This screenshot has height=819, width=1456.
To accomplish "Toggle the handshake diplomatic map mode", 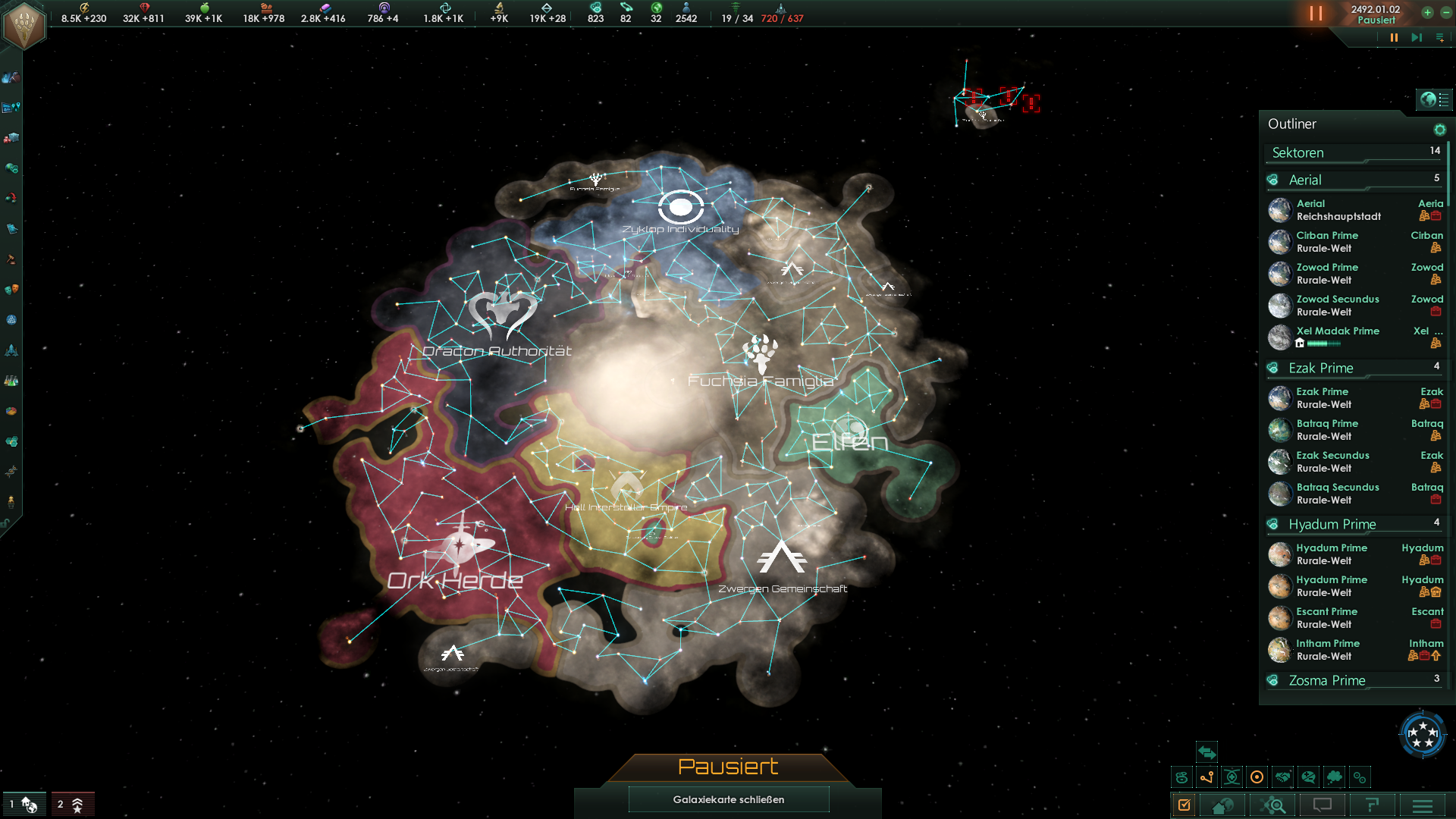I will (1282, 777).
